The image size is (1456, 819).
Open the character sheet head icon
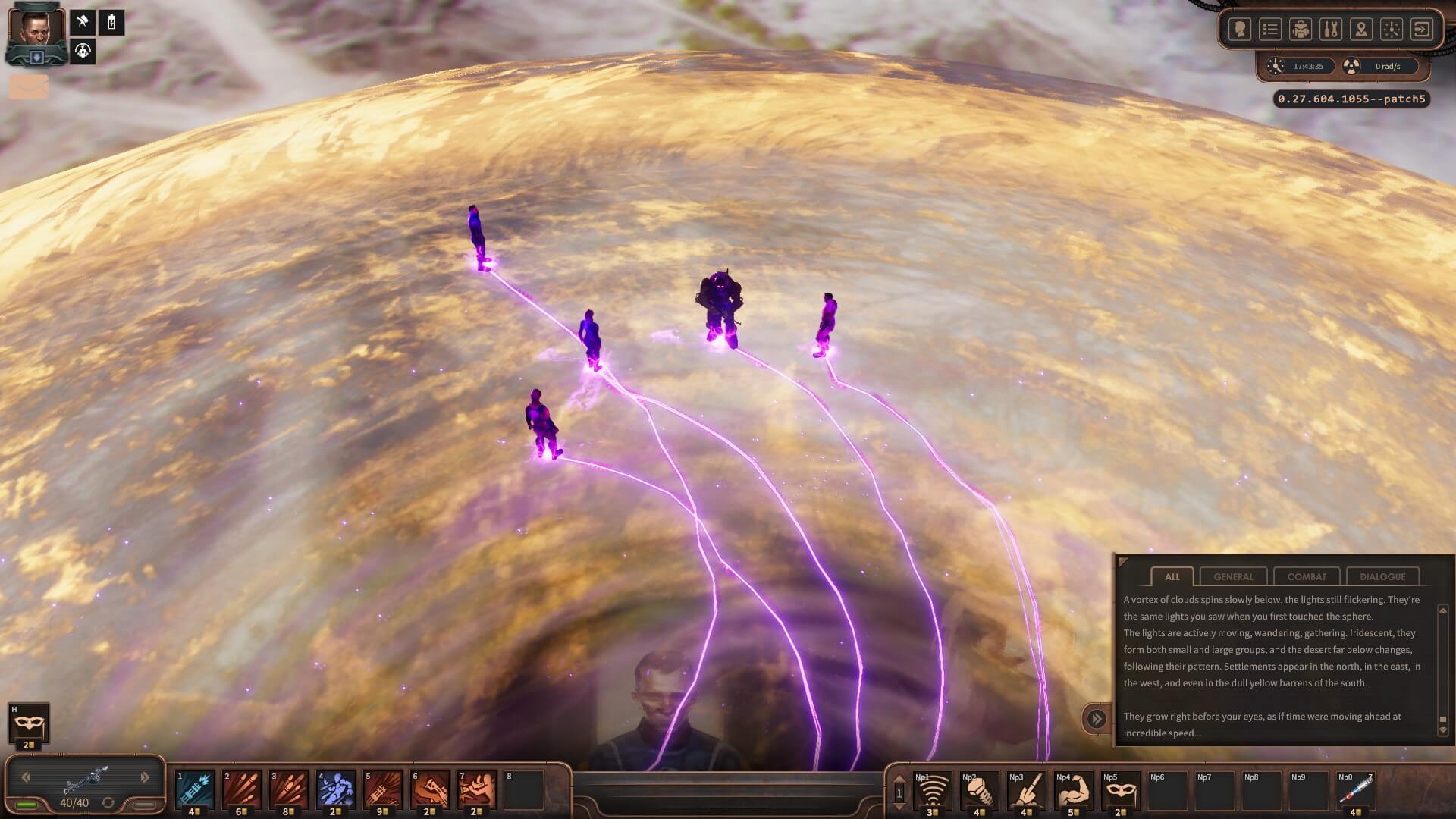[1240, 30]
